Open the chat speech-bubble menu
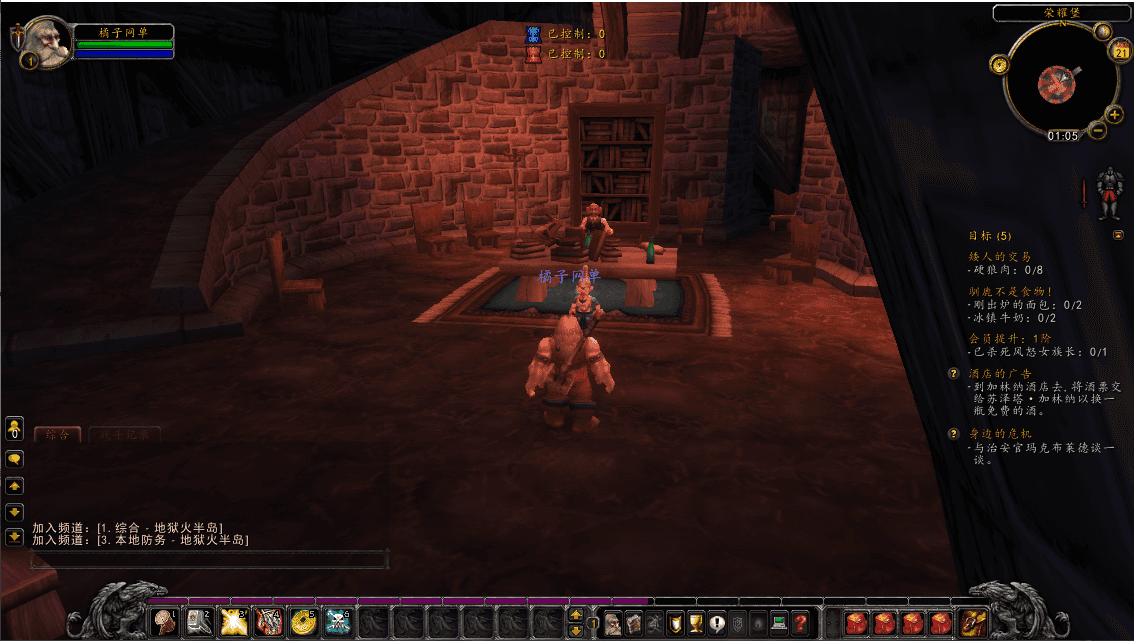The image size is (1134, 641). pyautogui.click(x=15, y=459)
